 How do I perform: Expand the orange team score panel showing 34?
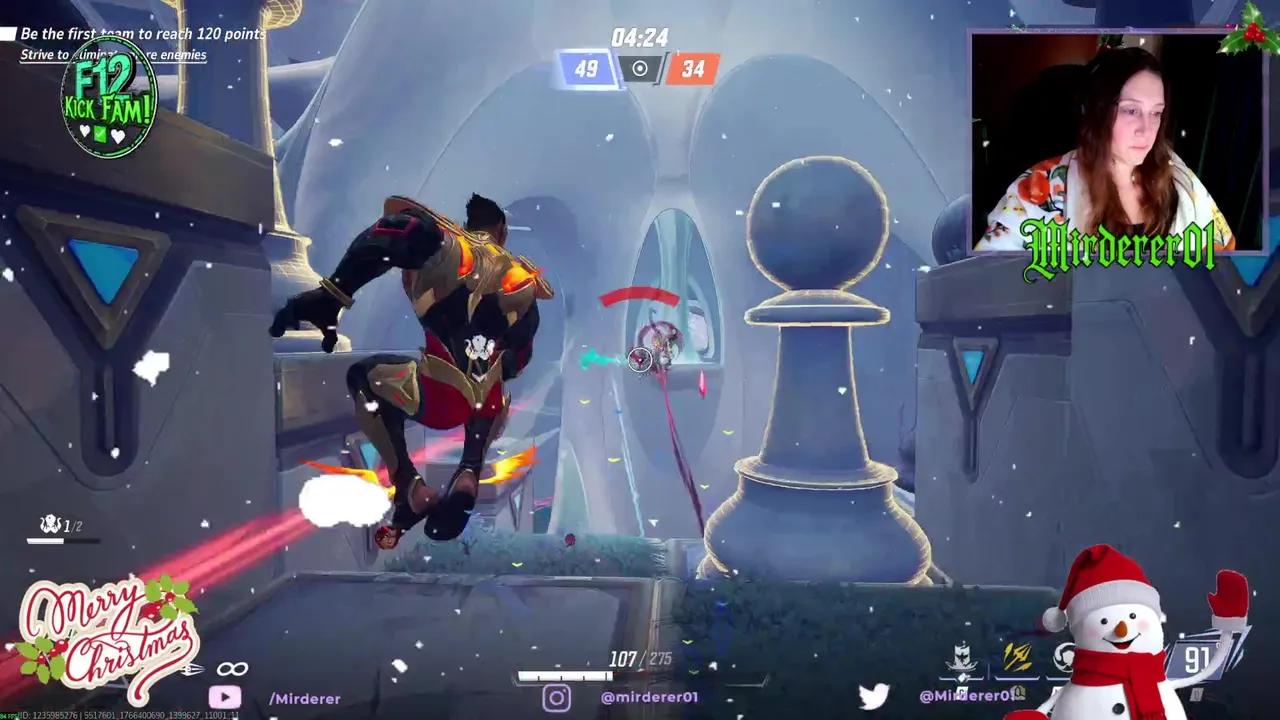coord(691,68)
